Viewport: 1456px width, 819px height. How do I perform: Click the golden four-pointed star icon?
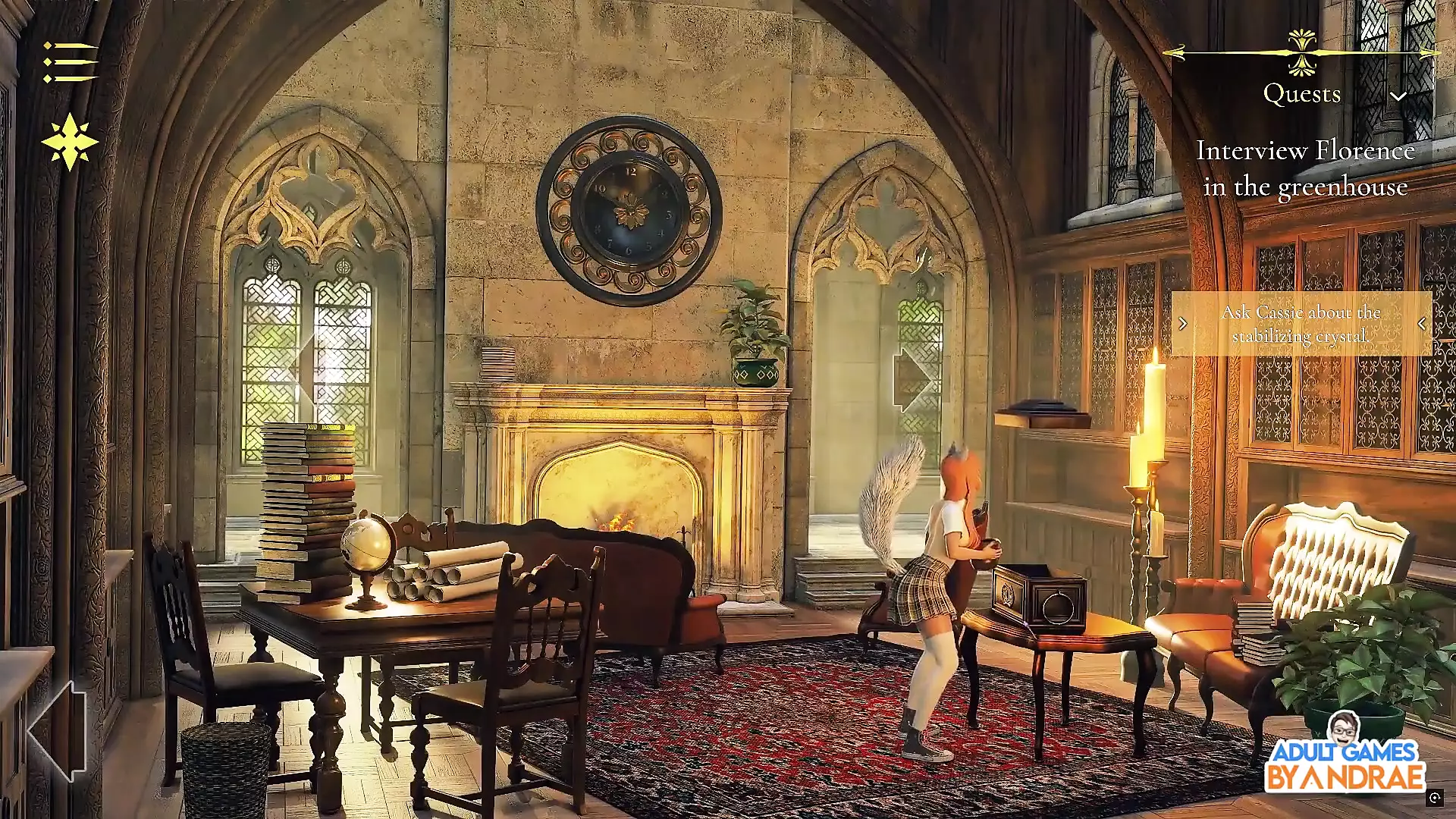click(70, 142)
